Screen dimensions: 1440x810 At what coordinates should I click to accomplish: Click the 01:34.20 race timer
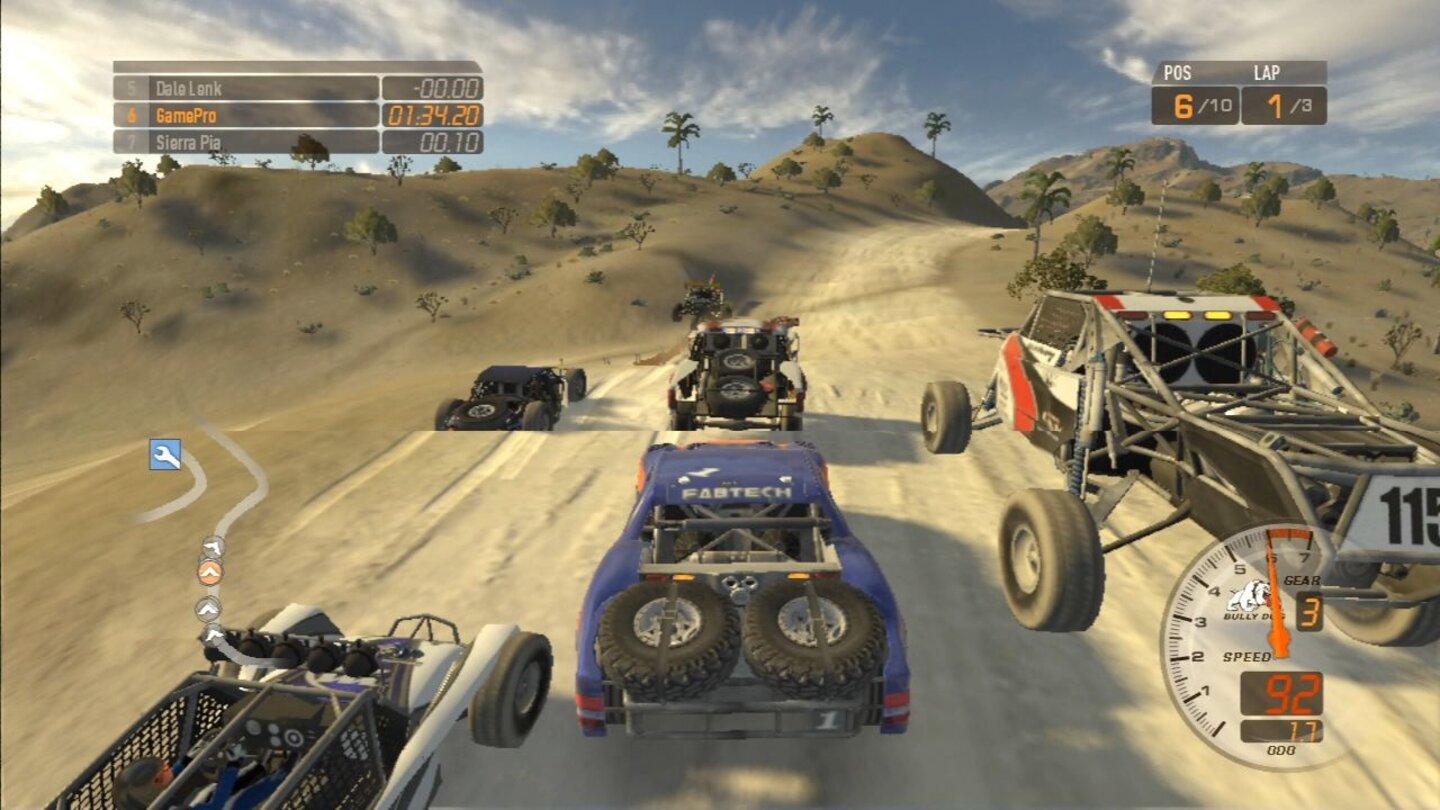click(432, 113)
